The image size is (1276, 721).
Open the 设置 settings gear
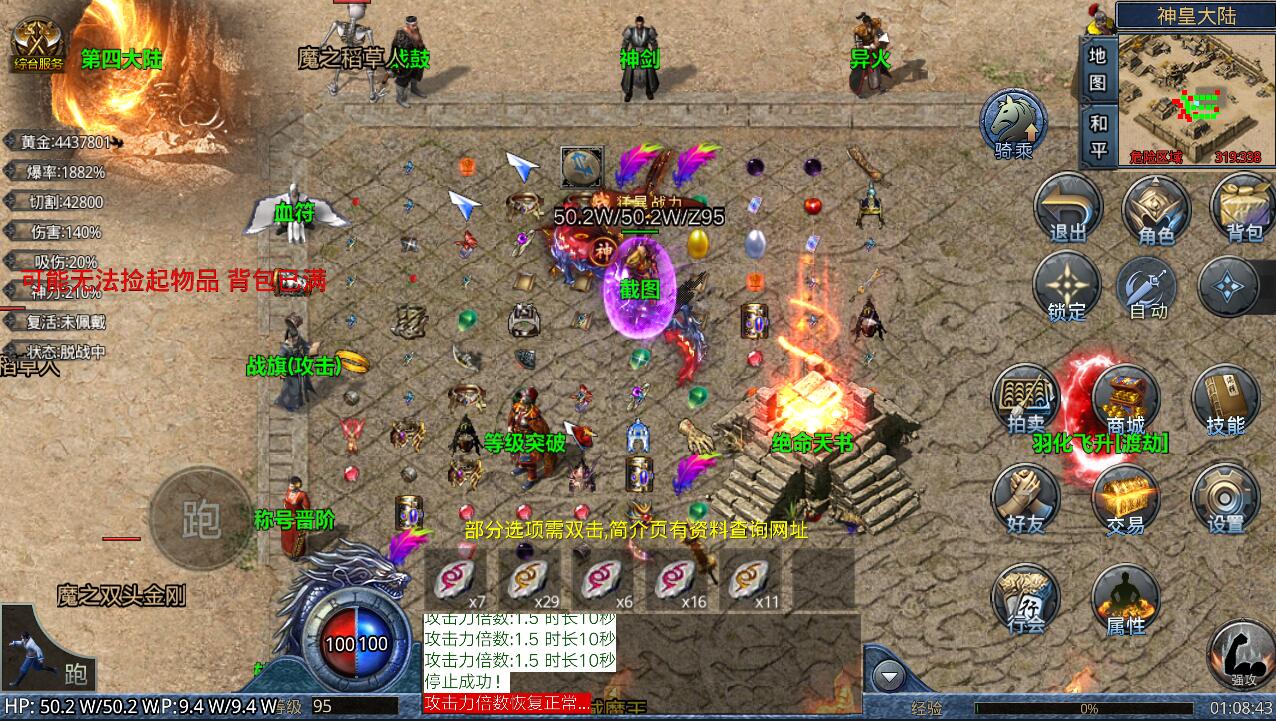(x=1225, y=499)
